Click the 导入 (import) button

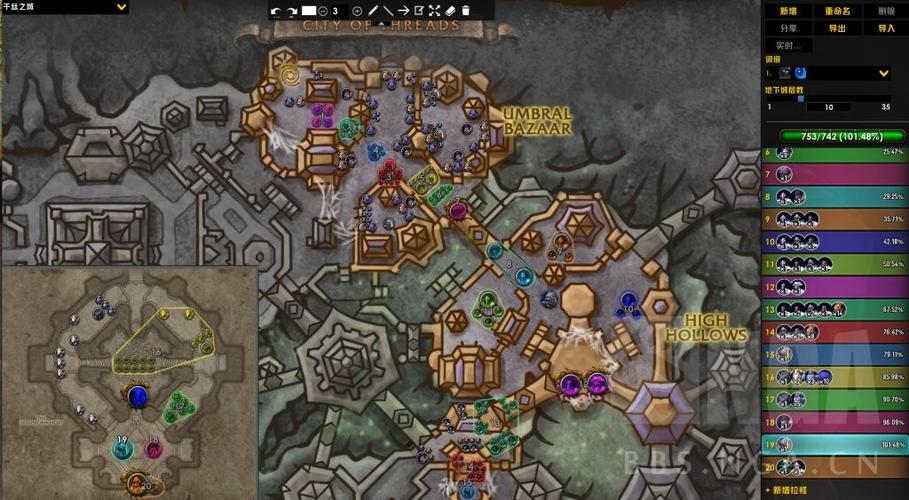pos(885,28)
